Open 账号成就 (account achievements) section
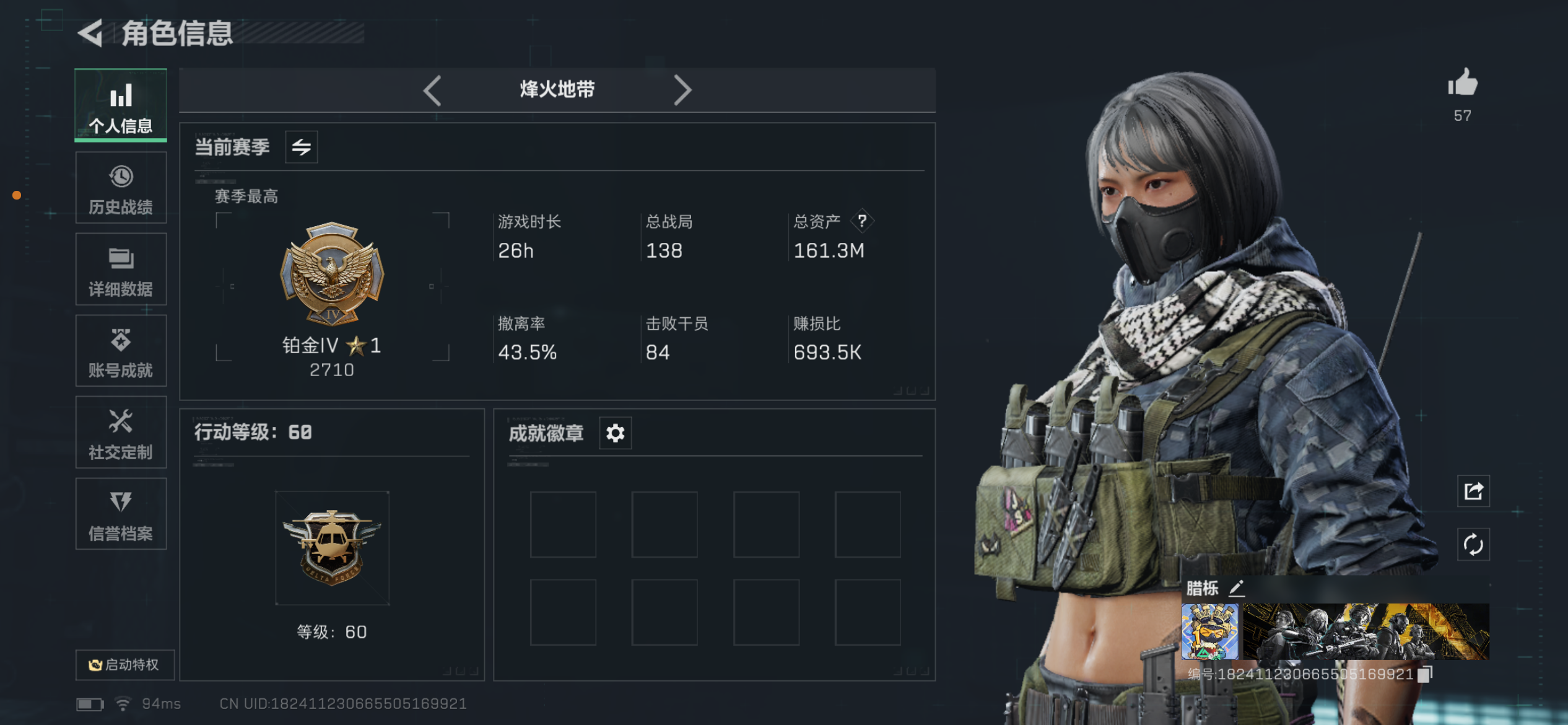 121,351
